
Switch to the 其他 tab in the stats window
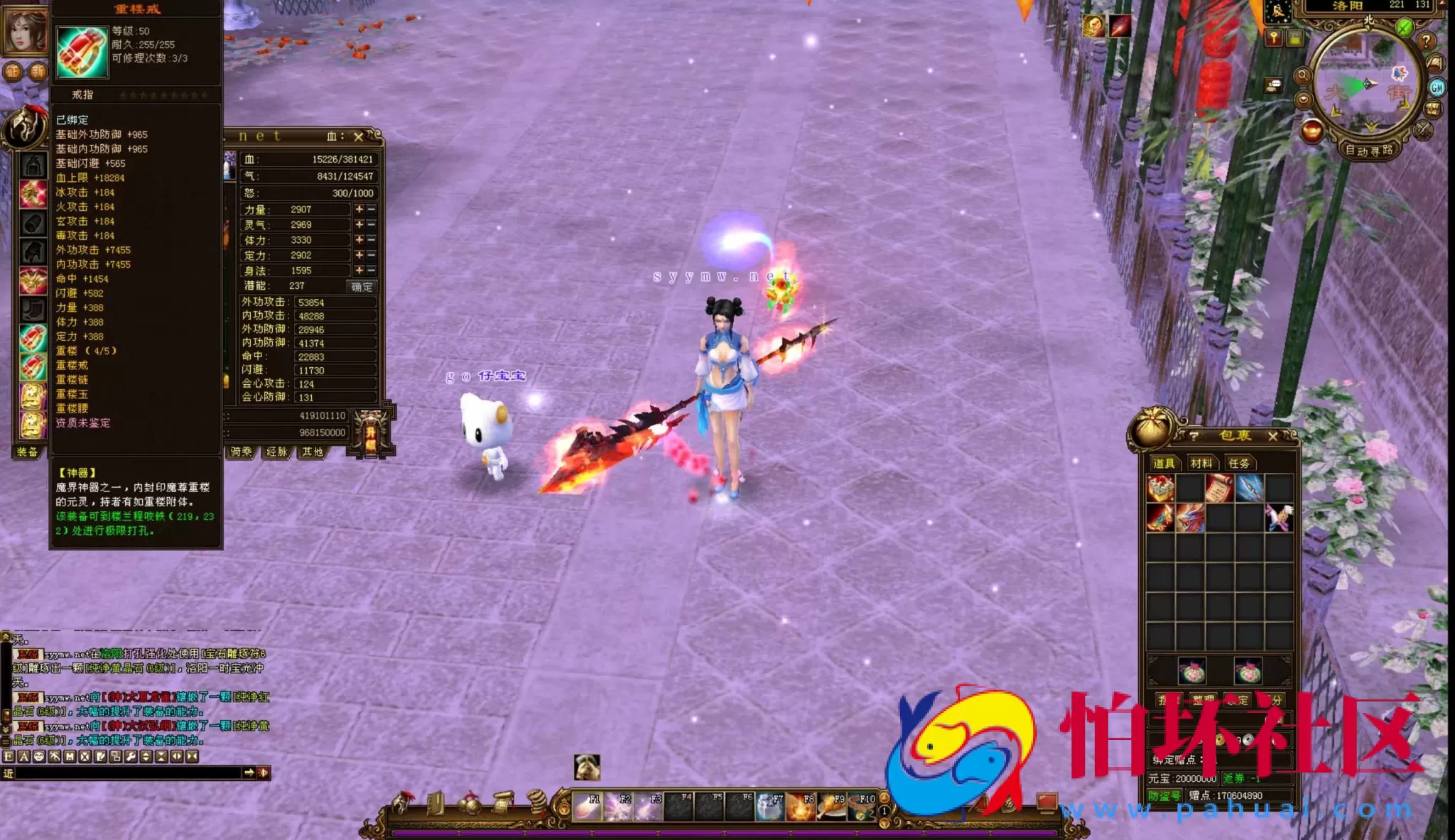tap(313, 452)
